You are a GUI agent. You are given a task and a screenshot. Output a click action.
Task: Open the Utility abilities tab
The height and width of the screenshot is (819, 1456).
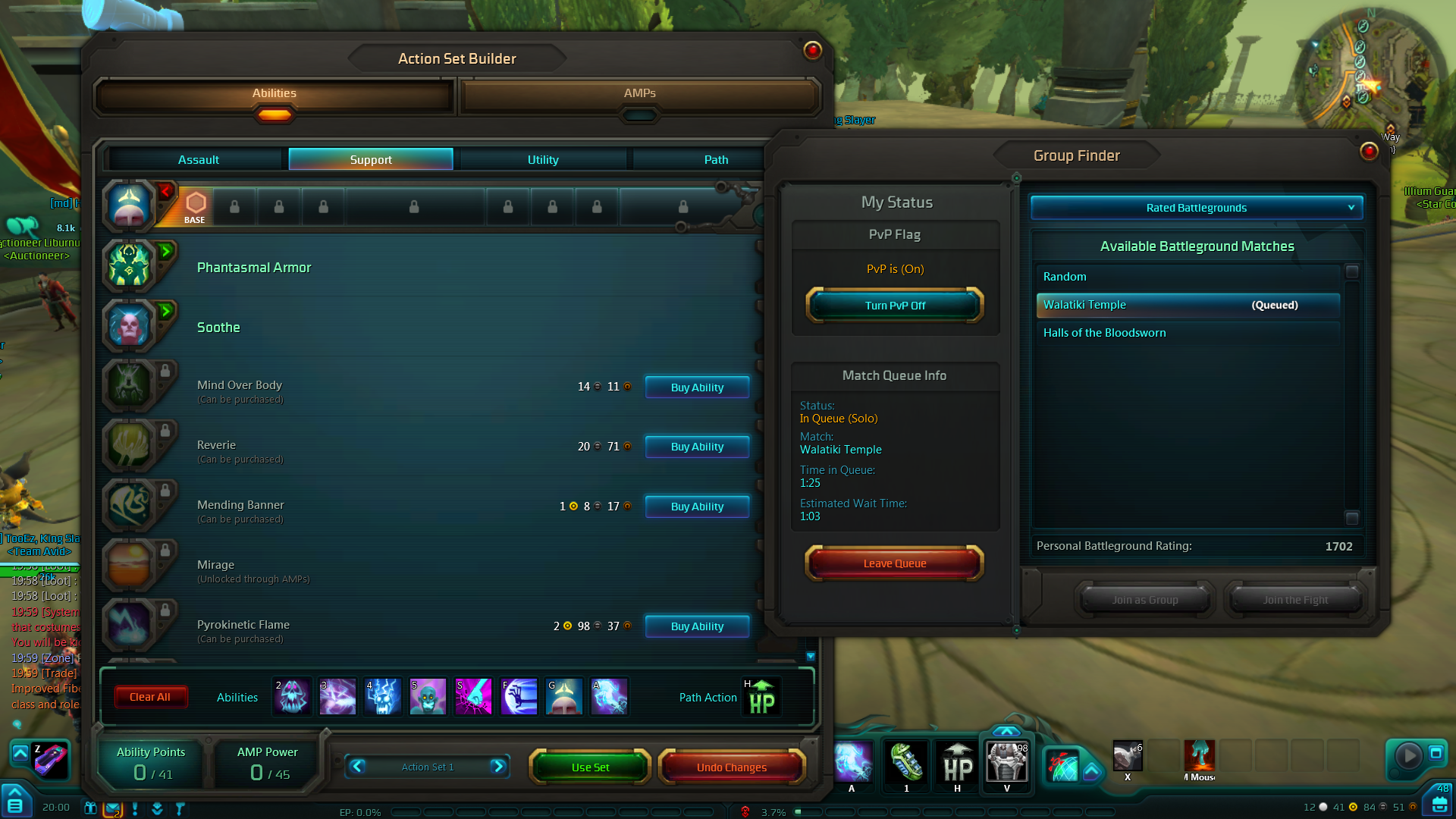(543, 159)
